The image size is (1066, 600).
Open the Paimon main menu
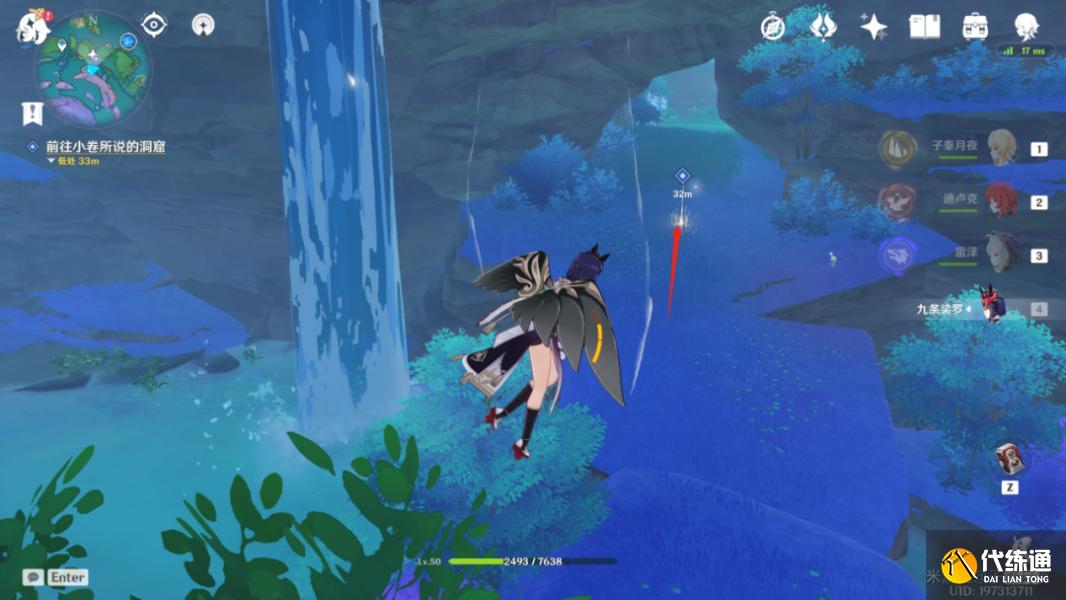[32, 25]
